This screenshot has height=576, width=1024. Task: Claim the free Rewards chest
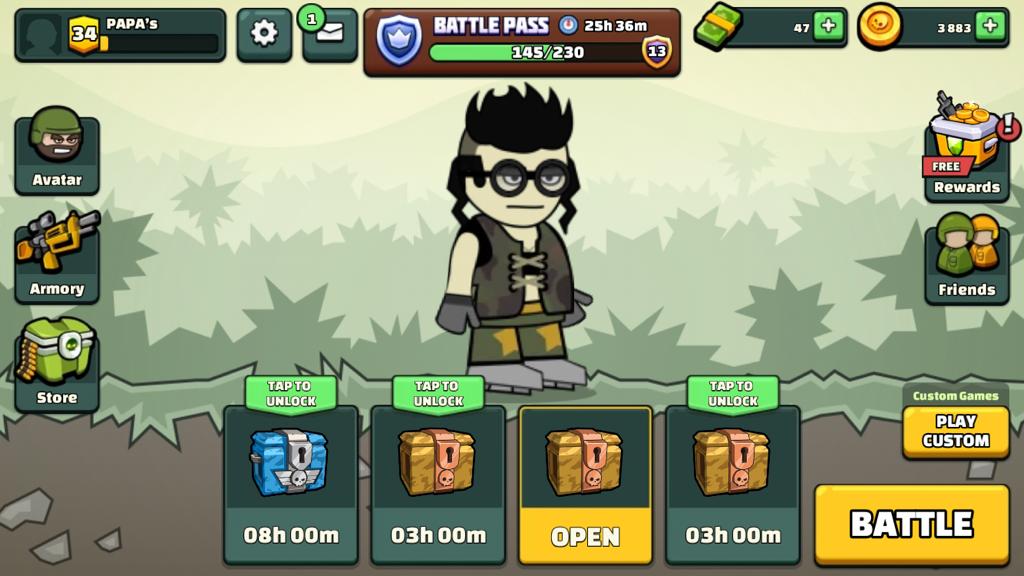(966, 150)
